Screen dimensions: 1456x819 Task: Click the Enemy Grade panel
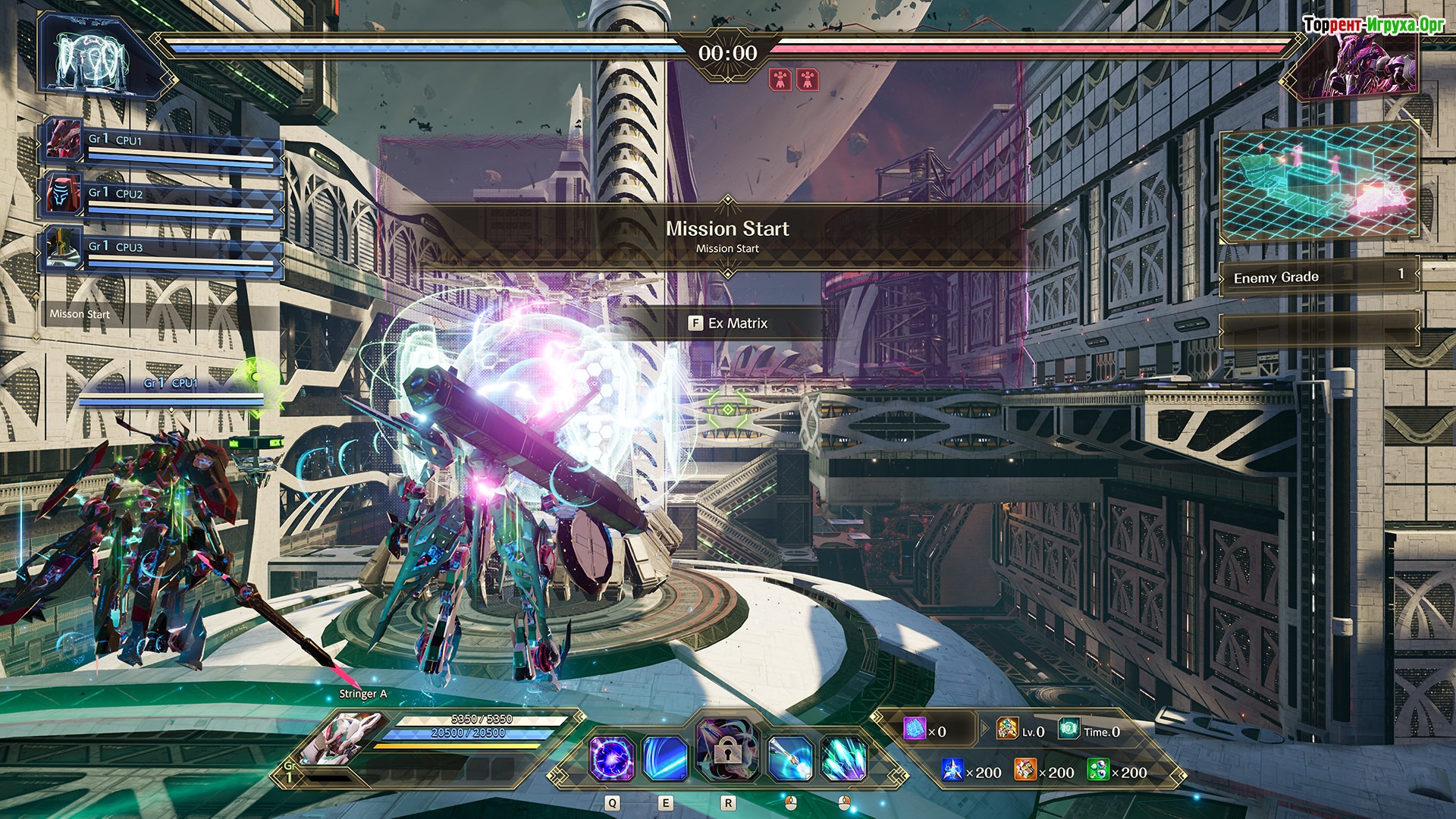point(1318,277)
